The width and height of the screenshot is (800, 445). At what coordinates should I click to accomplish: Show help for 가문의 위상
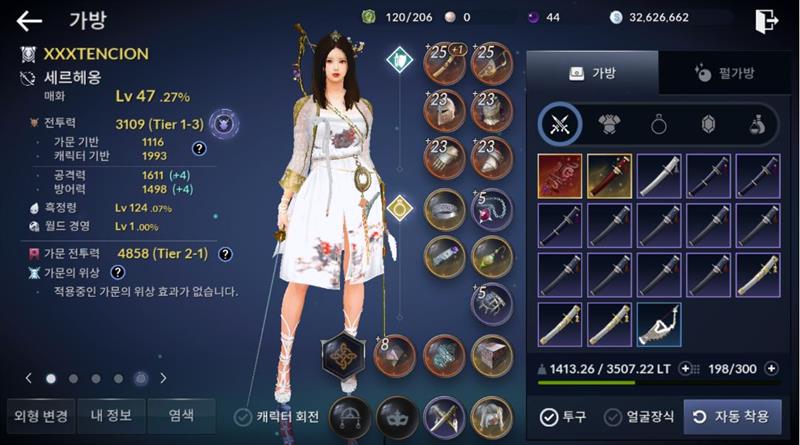click(x=117, y=272)
